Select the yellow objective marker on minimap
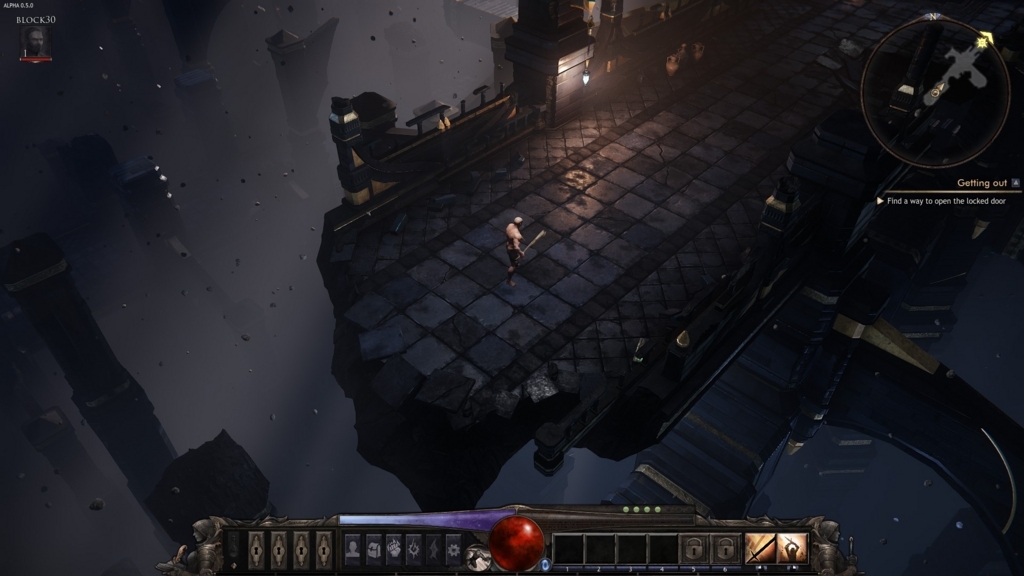Image resolution: width=1024 pixels, height=576 pixels. coord(984,40)
